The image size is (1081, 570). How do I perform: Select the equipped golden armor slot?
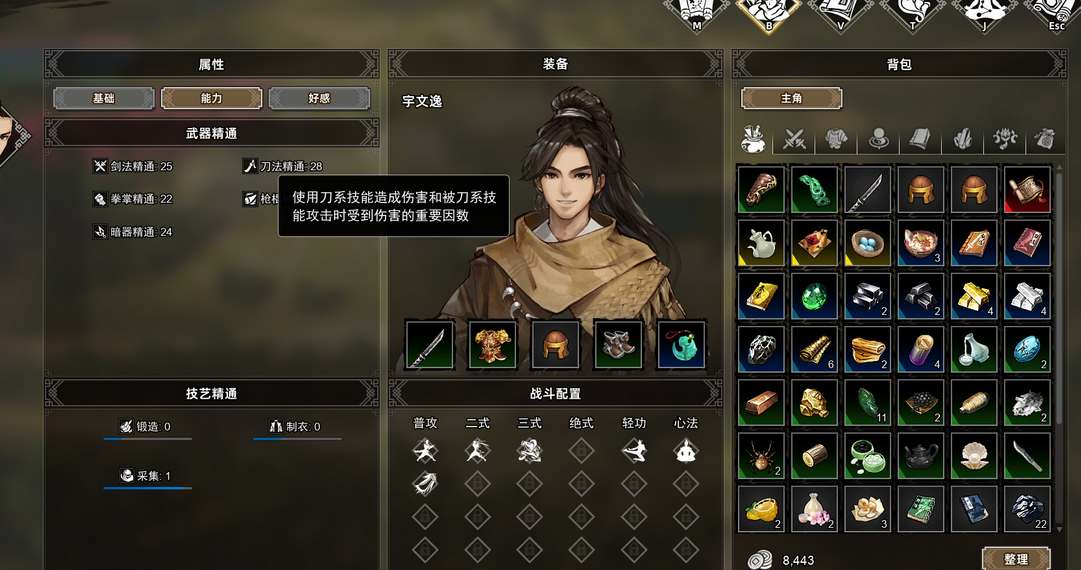(x=493, y=345)
